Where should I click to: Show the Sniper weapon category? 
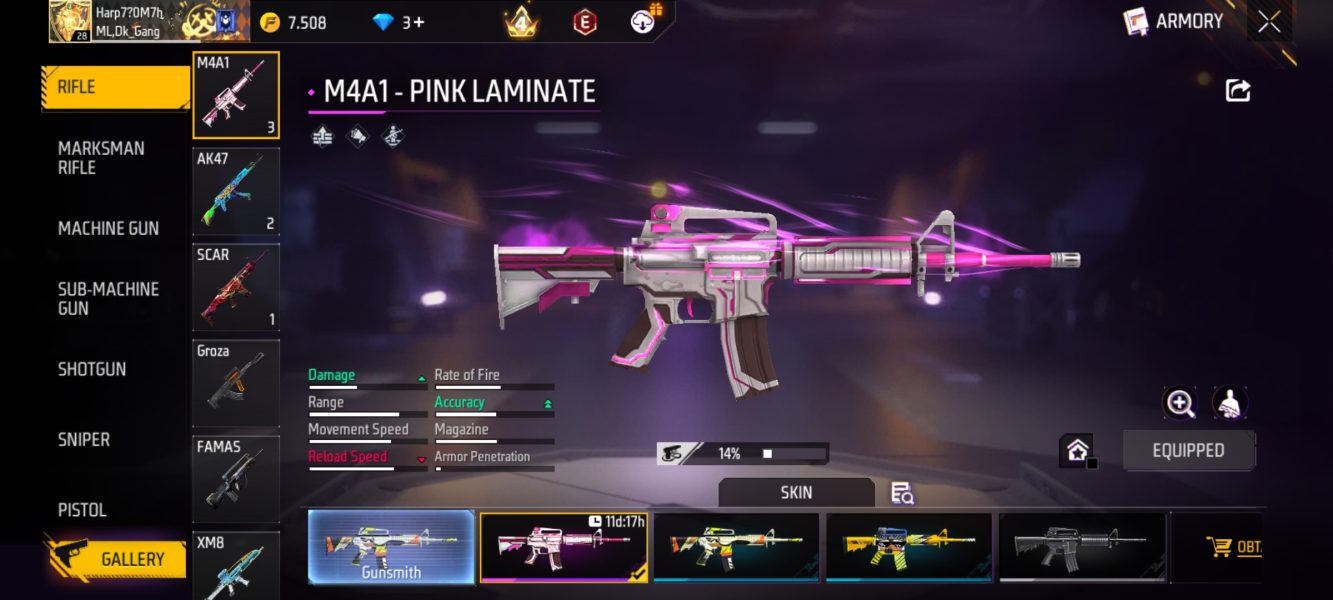click(84, 439)
